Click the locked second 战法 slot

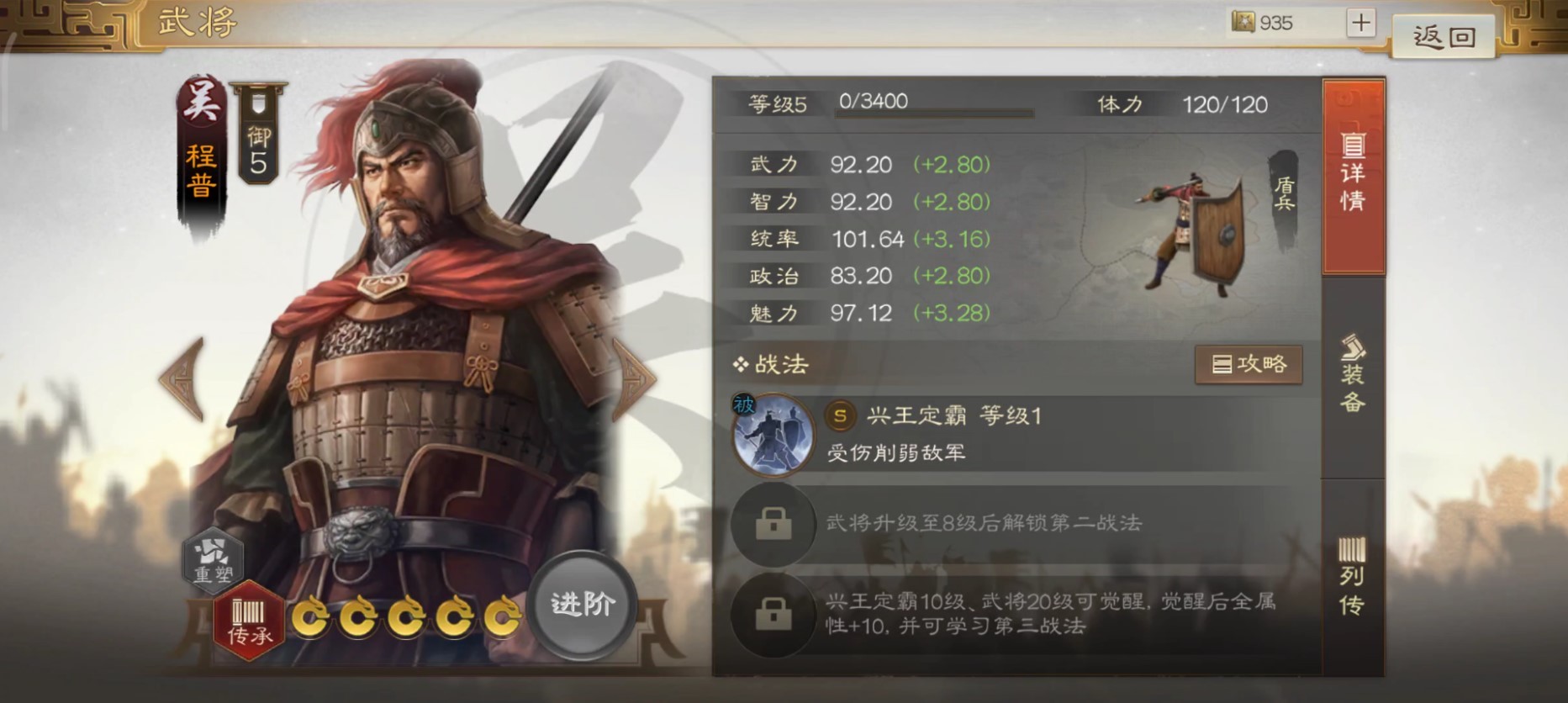[x=772, y=526]
